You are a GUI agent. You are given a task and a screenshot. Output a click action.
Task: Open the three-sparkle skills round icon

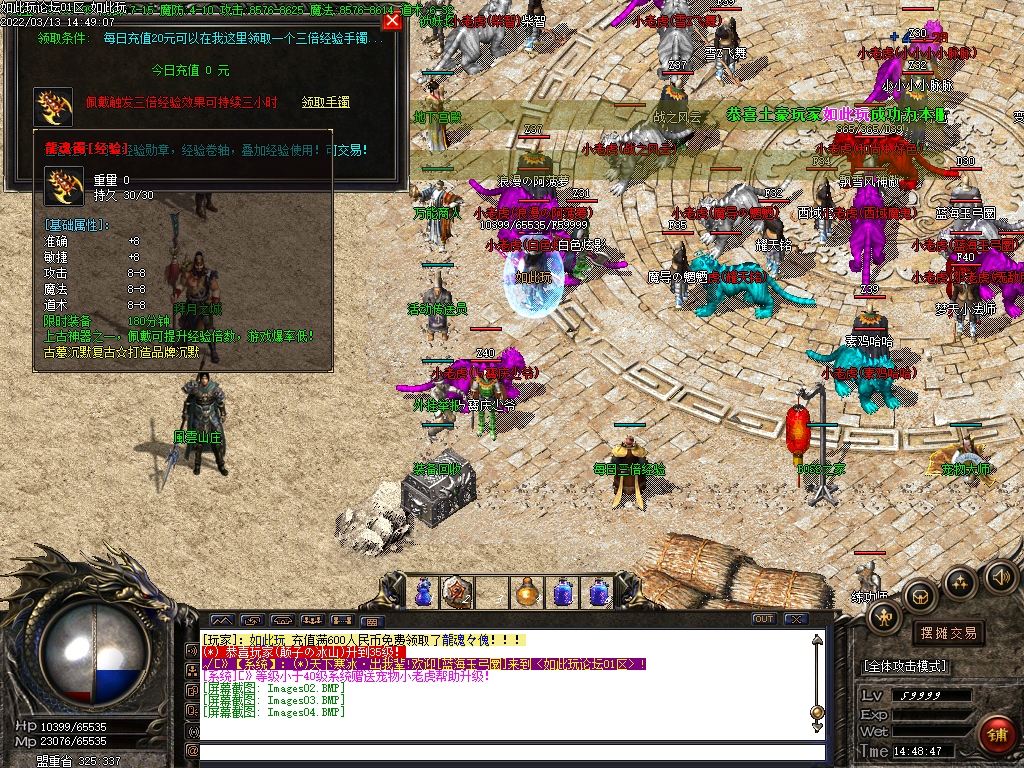960,582
